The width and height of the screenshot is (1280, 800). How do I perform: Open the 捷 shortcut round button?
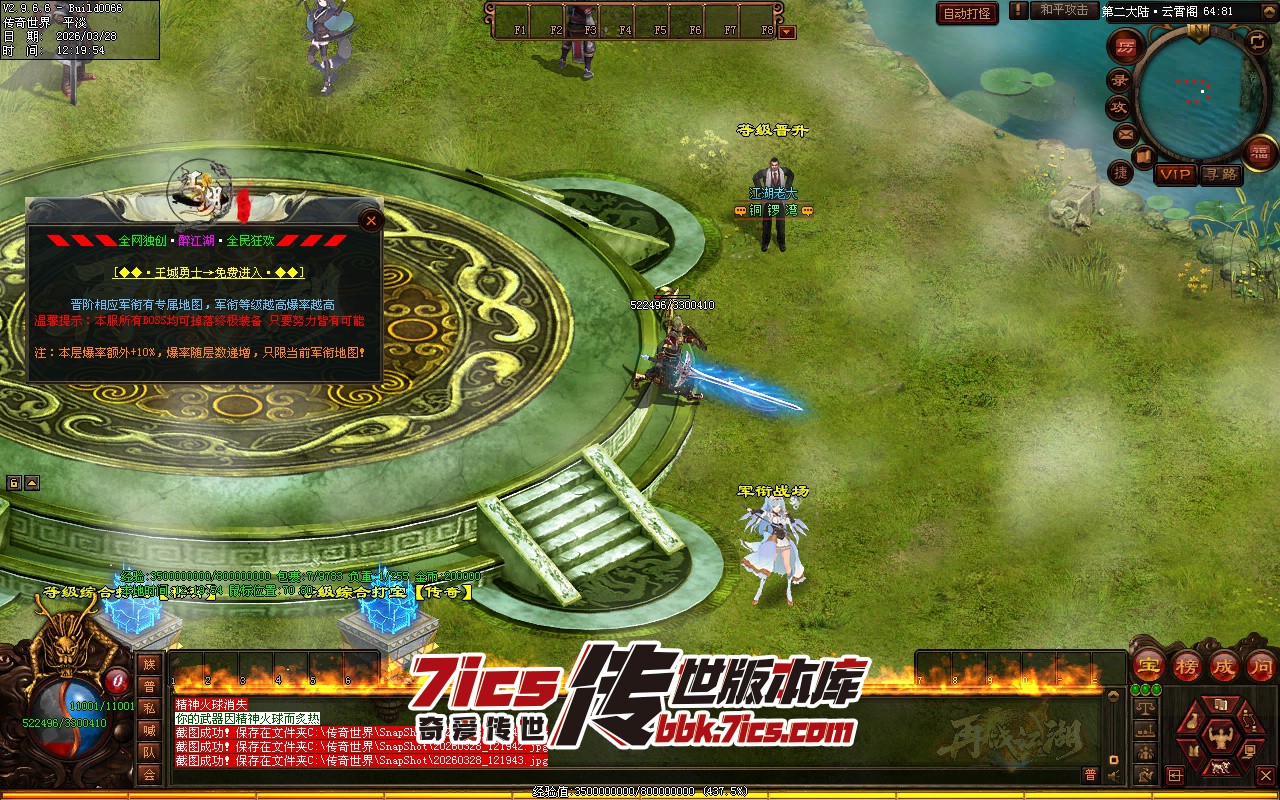coord(1121,172)
